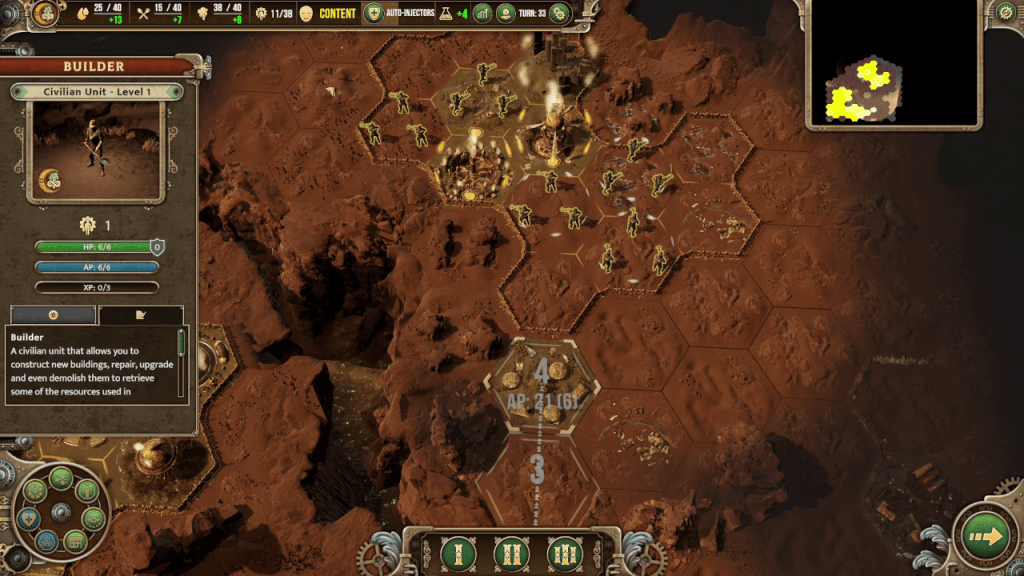The height and width of the screenshot is (576, 1024).
Task: Click the minimap in the corner
Action: click(893, 63)
